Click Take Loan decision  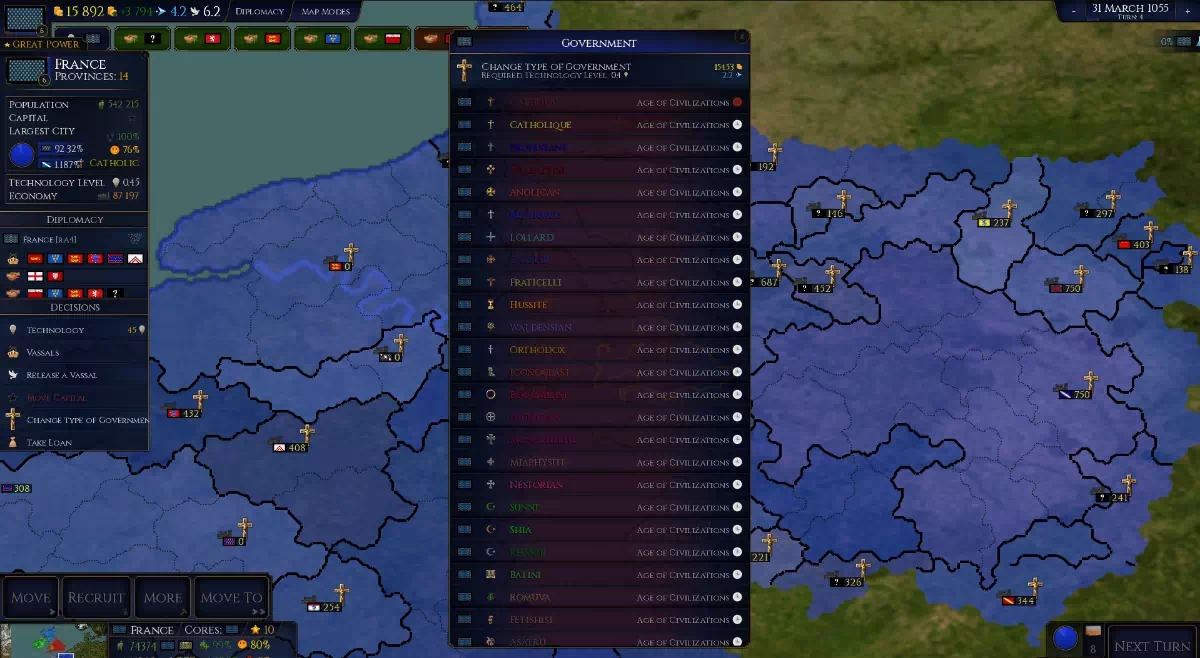[x=50, y=442]
